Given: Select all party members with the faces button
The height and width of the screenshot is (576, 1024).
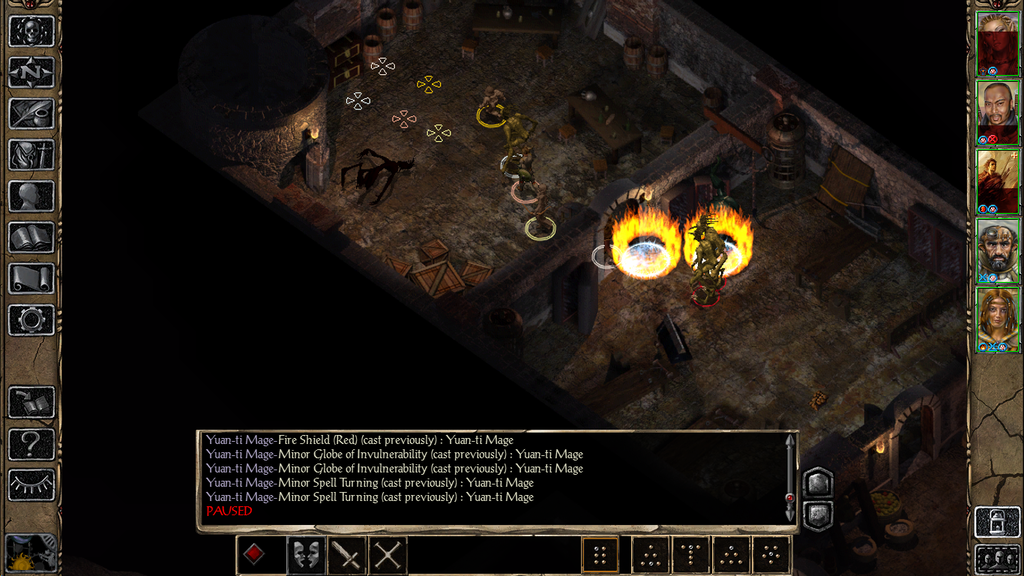Looking at the screenshot, I should click(x=997, y=559).
